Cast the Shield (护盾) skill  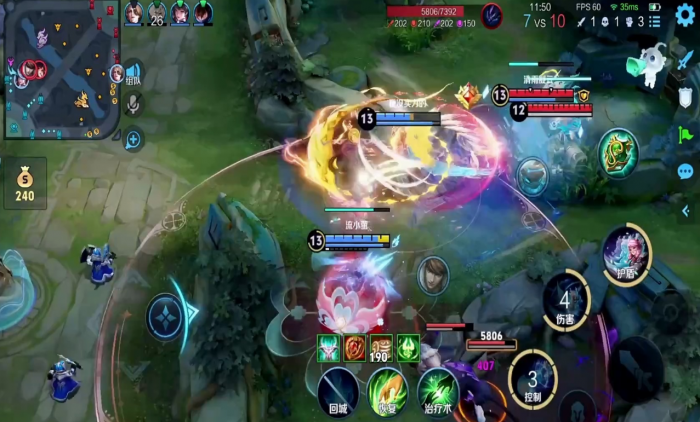627,254
